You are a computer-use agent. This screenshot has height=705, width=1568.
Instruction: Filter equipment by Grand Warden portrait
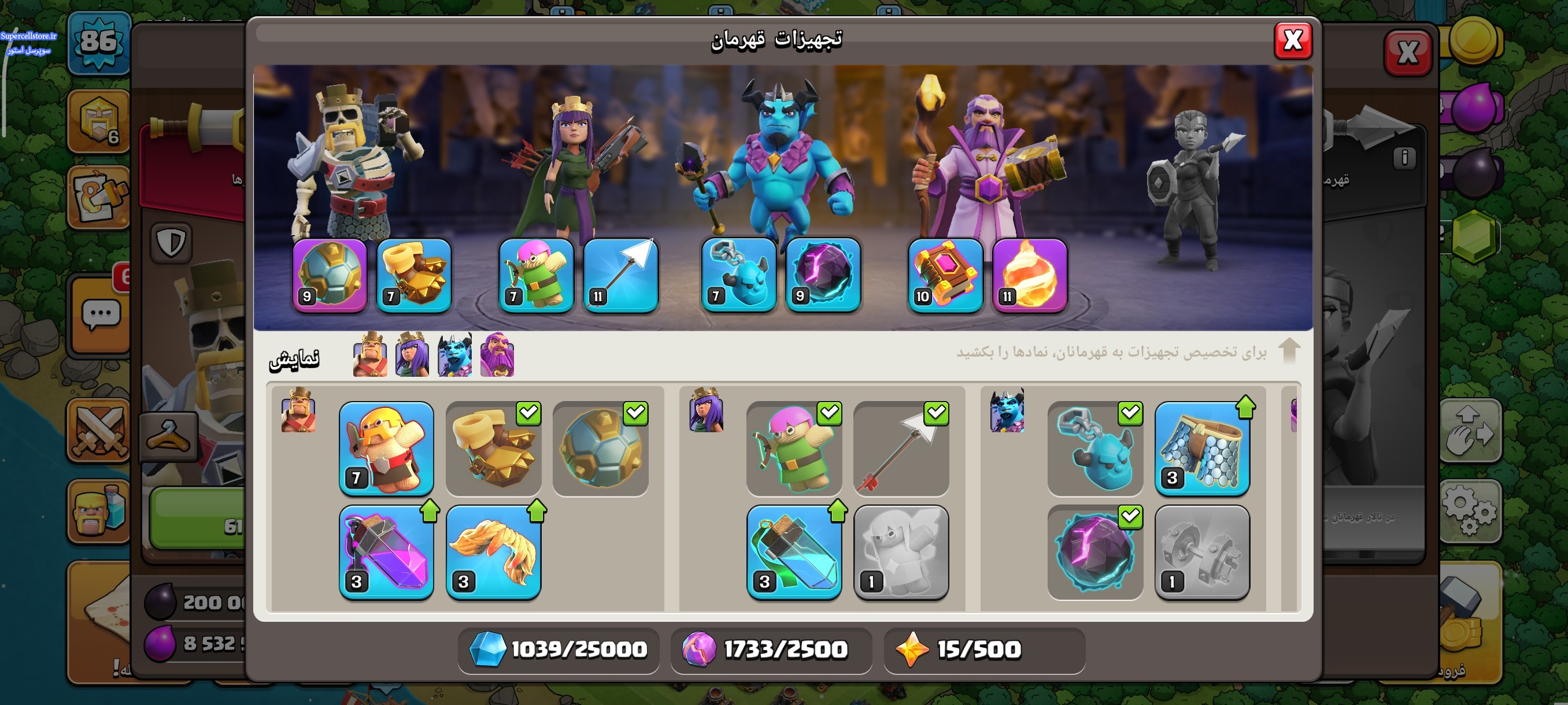pos(497,355)
